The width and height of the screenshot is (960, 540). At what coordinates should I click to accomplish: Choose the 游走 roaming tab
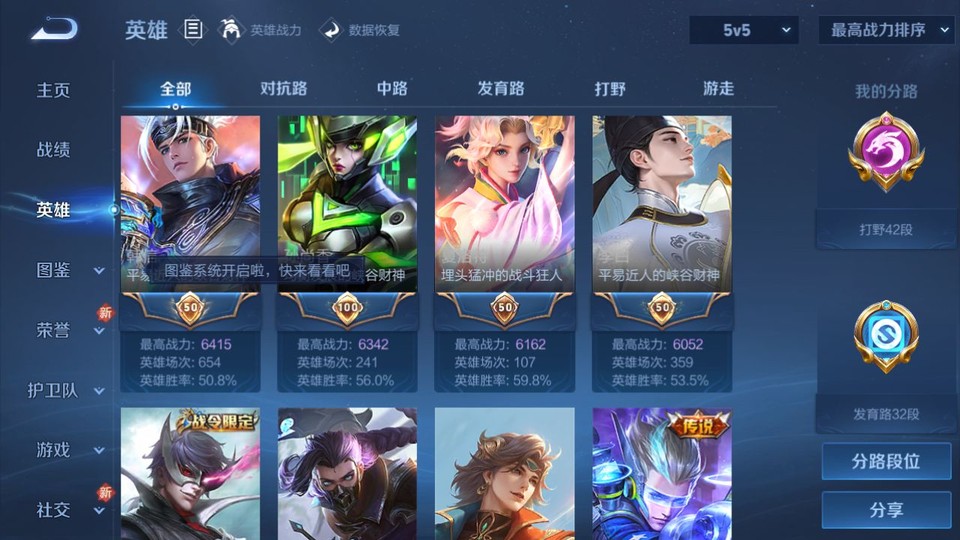tap(718, 89)
